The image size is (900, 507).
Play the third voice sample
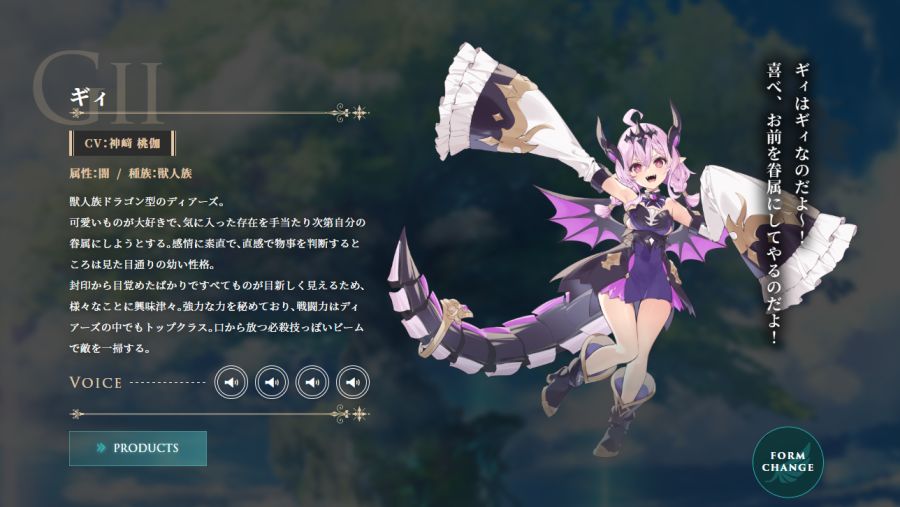tap(312, 382)
